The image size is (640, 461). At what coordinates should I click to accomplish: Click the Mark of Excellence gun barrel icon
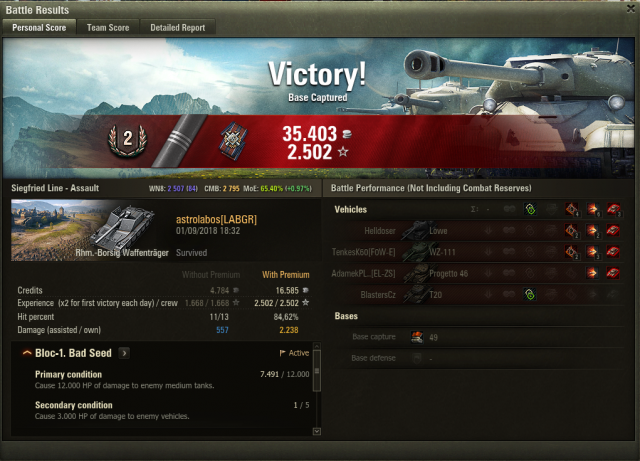(181, 140)
